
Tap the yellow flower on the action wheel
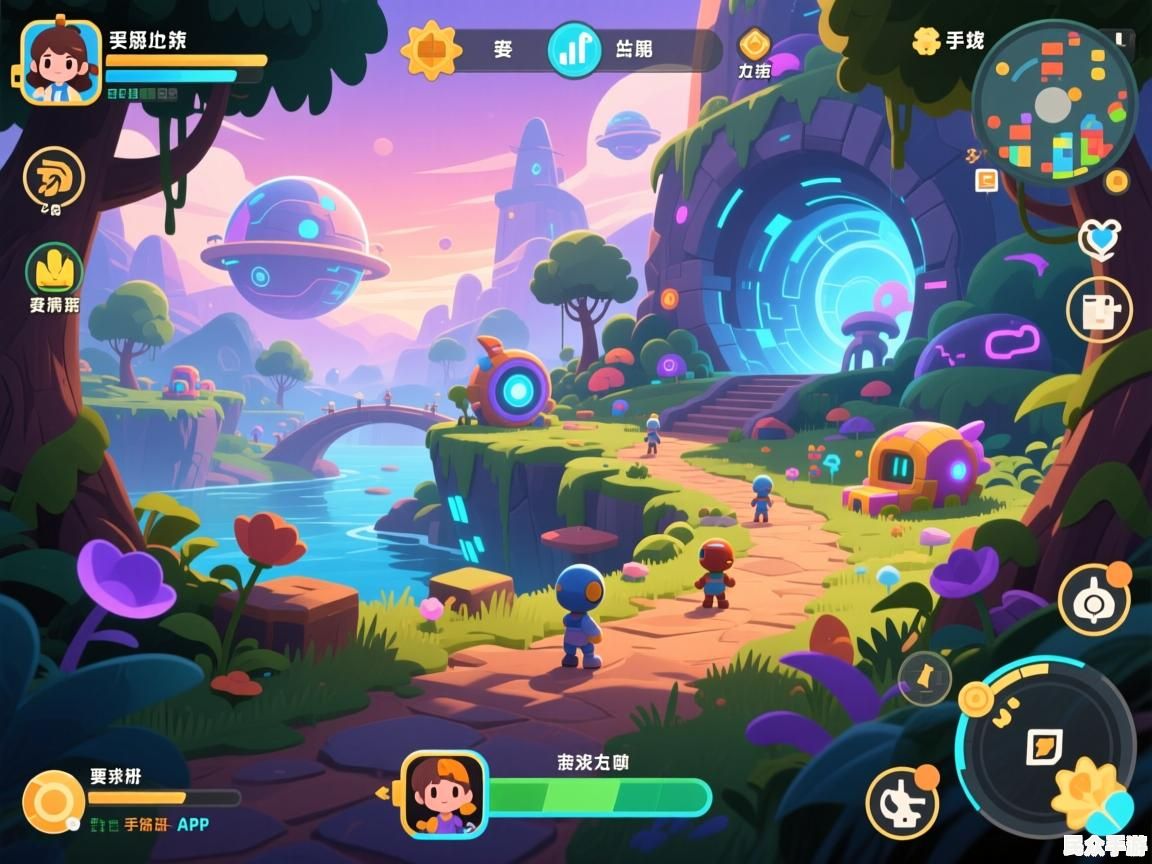coord(1088,794)
